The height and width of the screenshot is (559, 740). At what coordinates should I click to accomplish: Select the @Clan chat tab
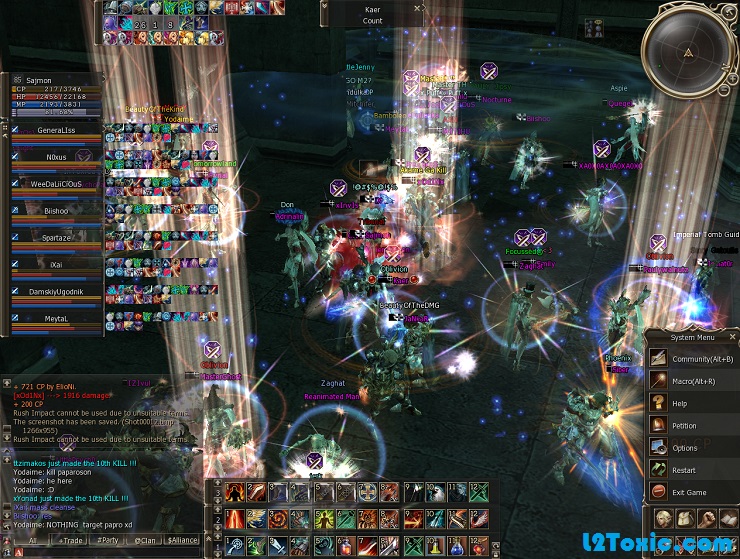[145, 540]
